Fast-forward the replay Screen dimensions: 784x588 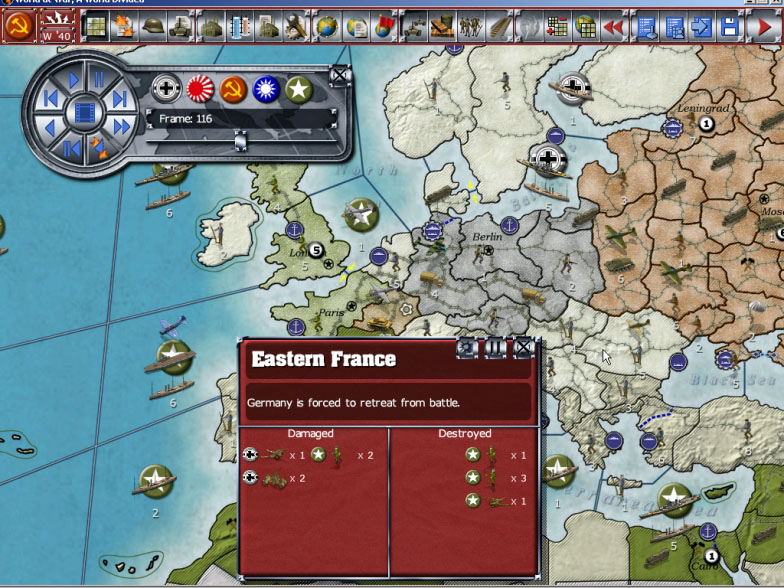[x=121, y=127]
